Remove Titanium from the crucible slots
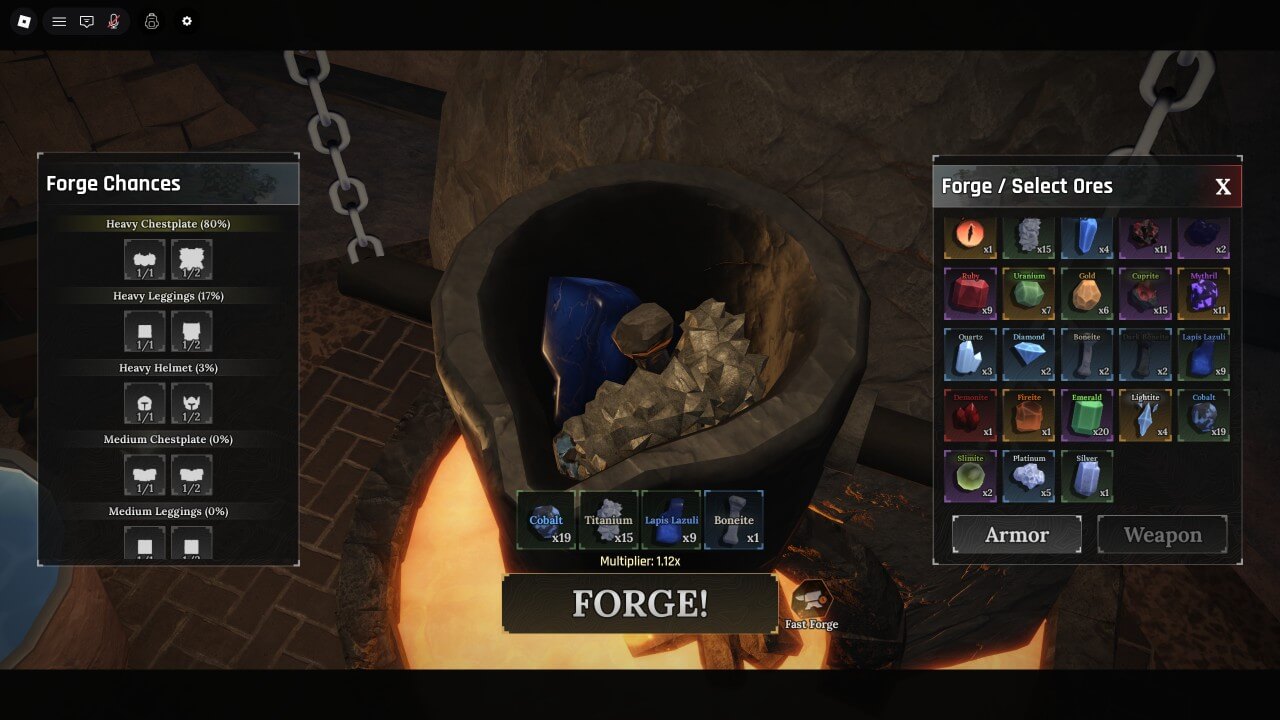Image resolution: width=1280 pixels, height=720 pixels. (608, 520)
